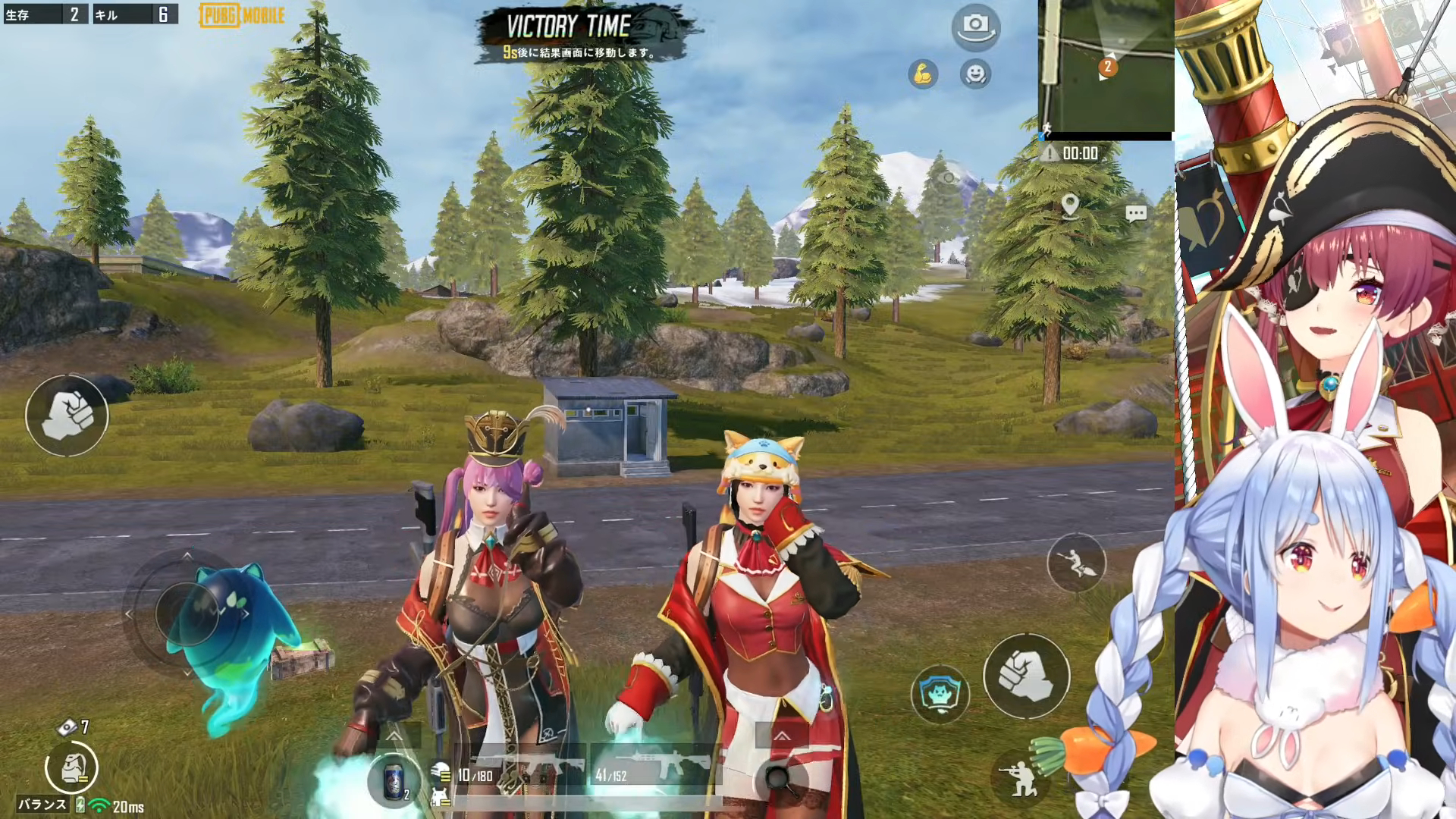Toggle the eye free-look icon
The height and width of the screenshot is (819, 1456).
[948, 178]
